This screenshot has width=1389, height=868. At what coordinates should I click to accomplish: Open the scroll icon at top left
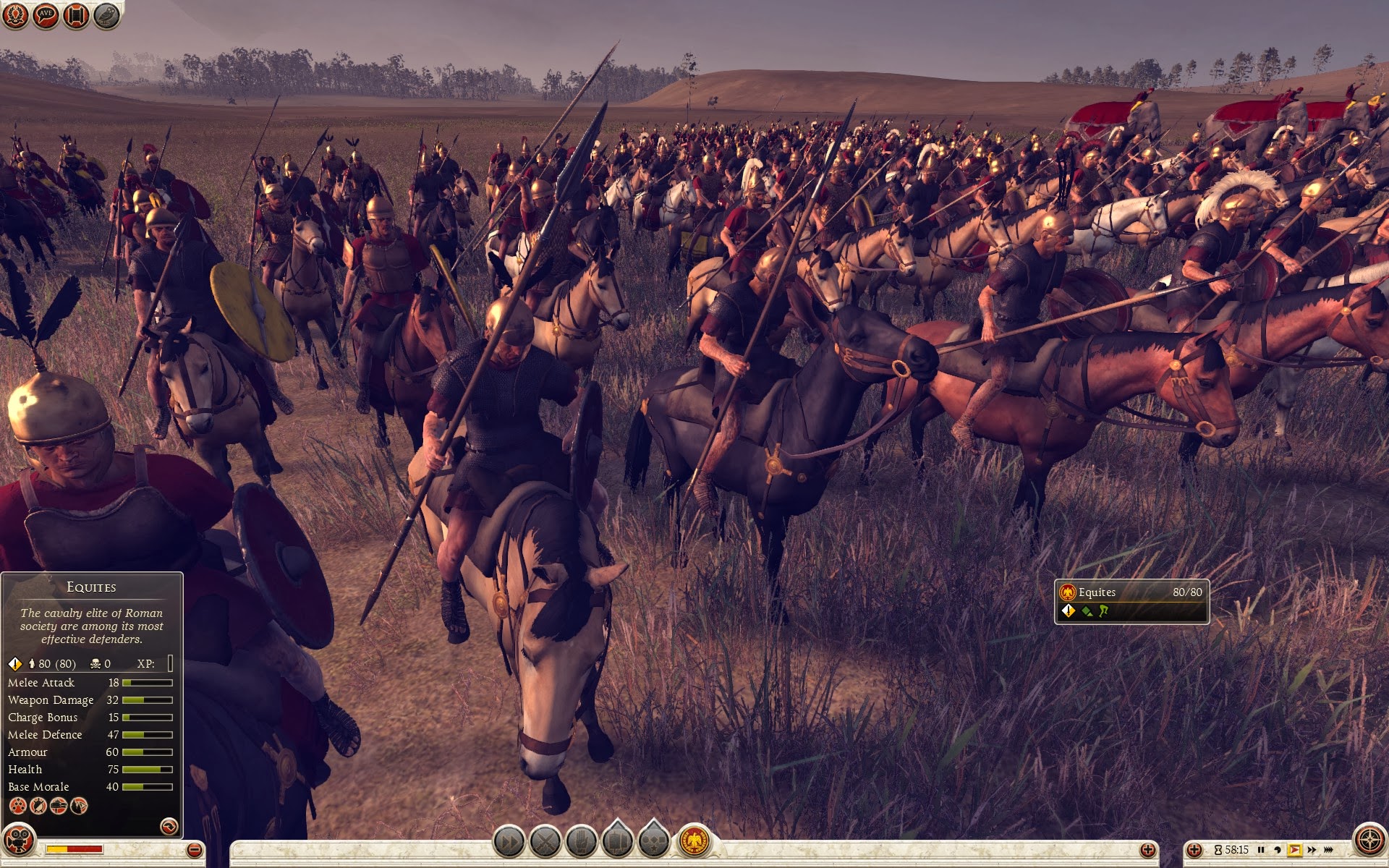click(x=76, y=15)
